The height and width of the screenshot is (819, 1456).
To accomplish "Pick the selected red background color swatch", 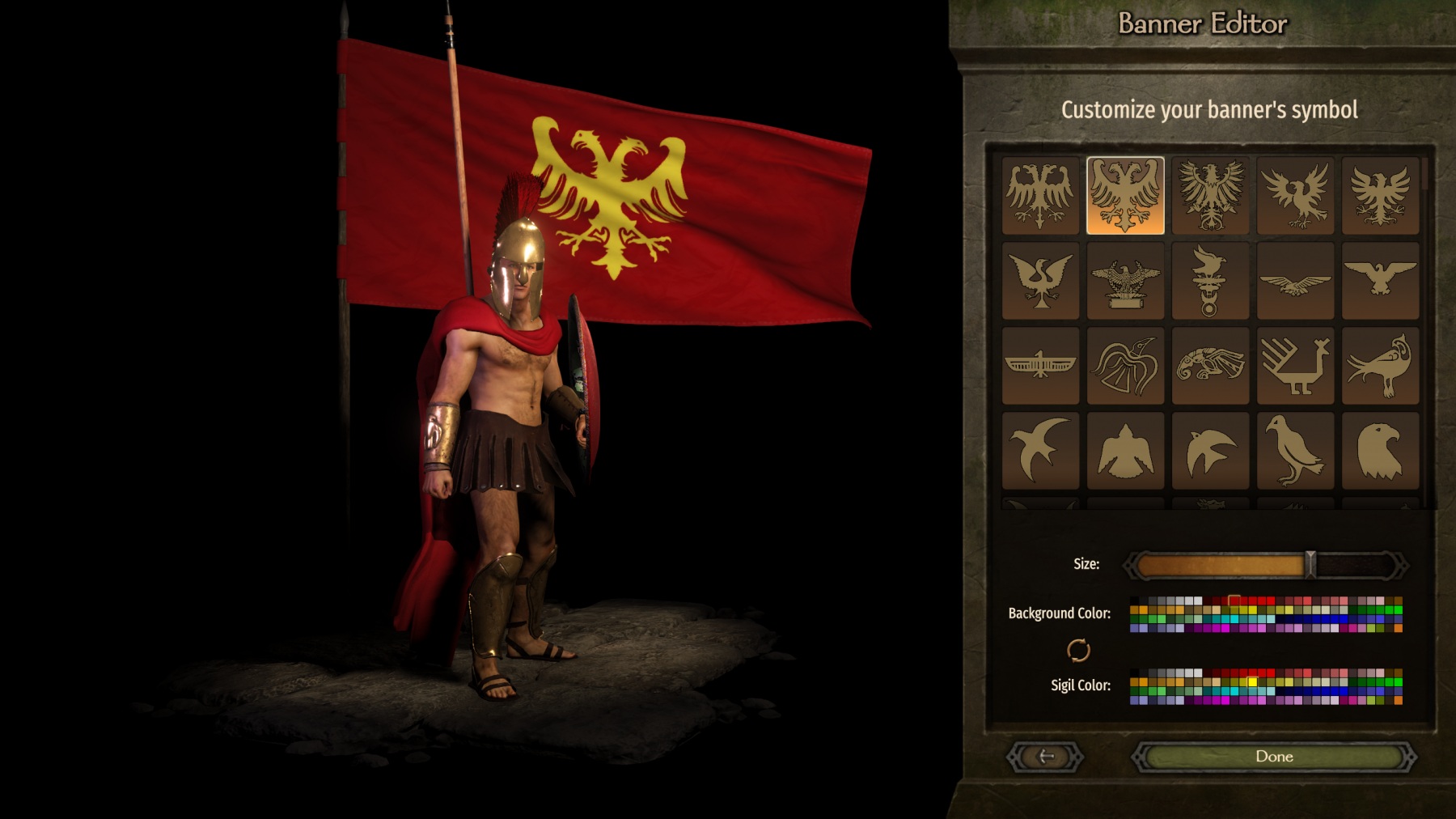I will click(x=1234, y=601).
